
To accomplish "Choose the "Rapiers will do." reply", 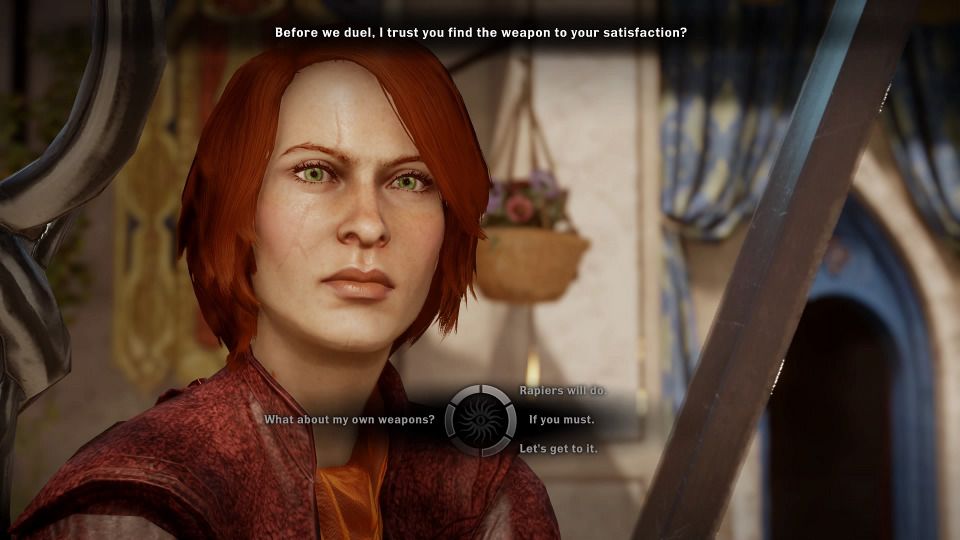I will (x=563, y=391).
